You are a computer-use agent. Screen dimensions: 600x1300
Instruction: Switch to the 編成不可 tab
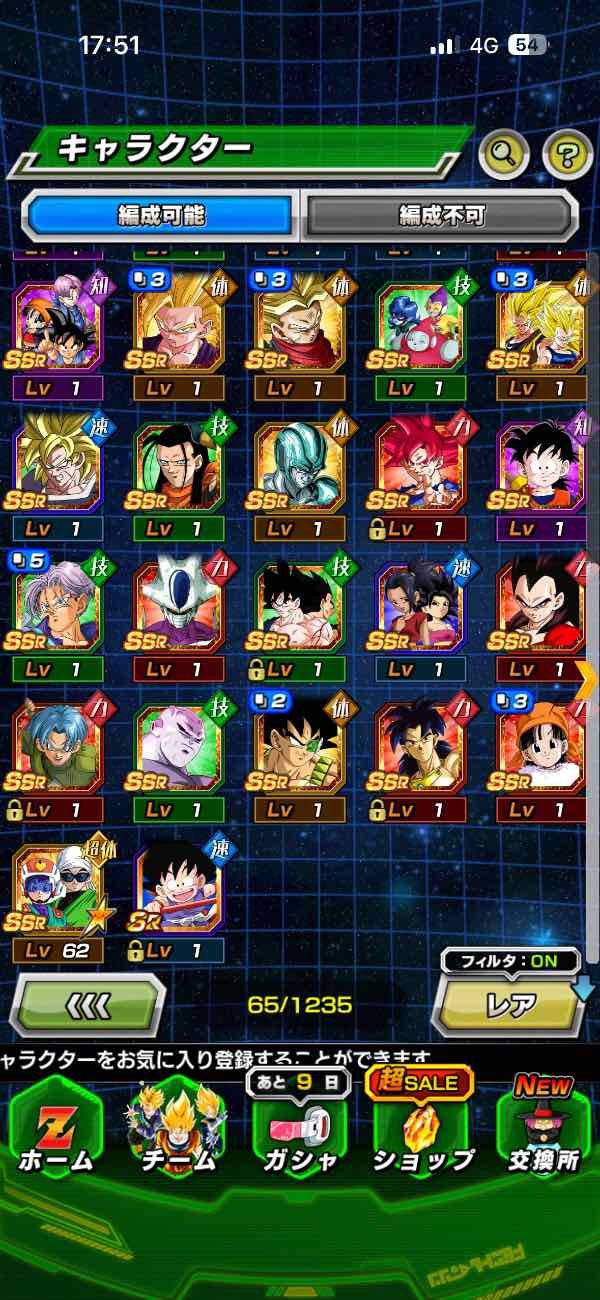click(x=441, y=215)
